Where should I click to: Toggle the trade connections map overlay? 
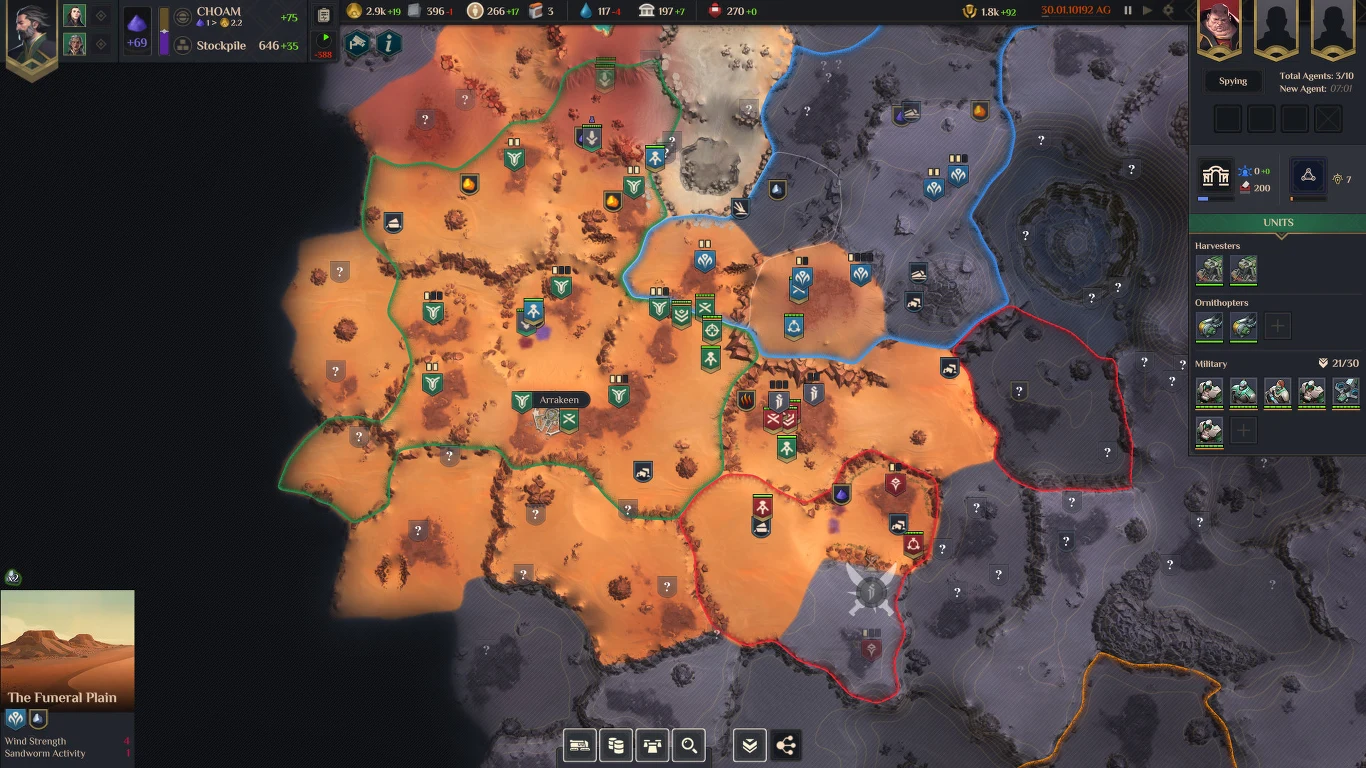point(786,745)
